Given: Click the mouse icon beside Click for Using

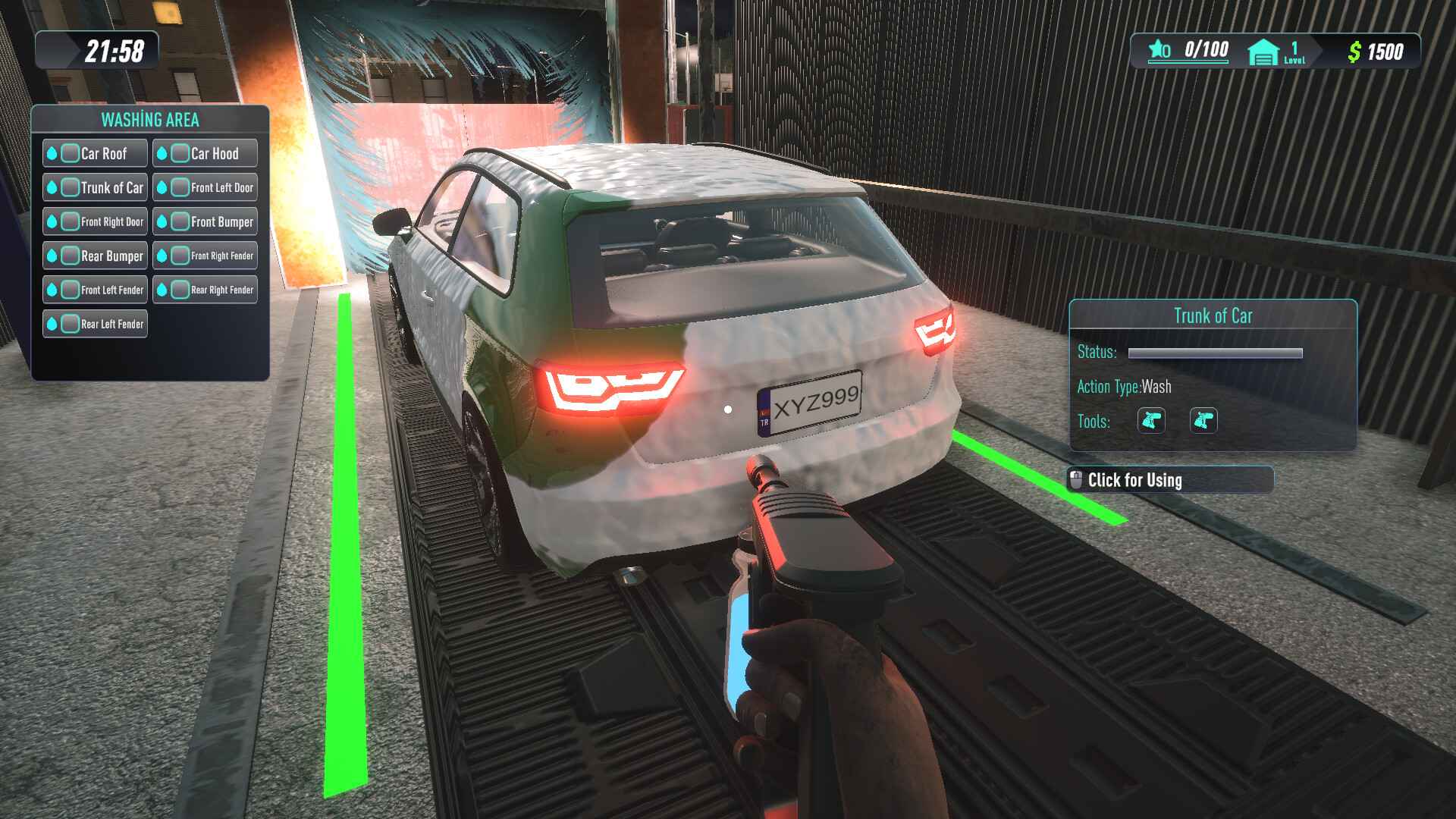Looking at the screenshot, I should (1076, 479).
